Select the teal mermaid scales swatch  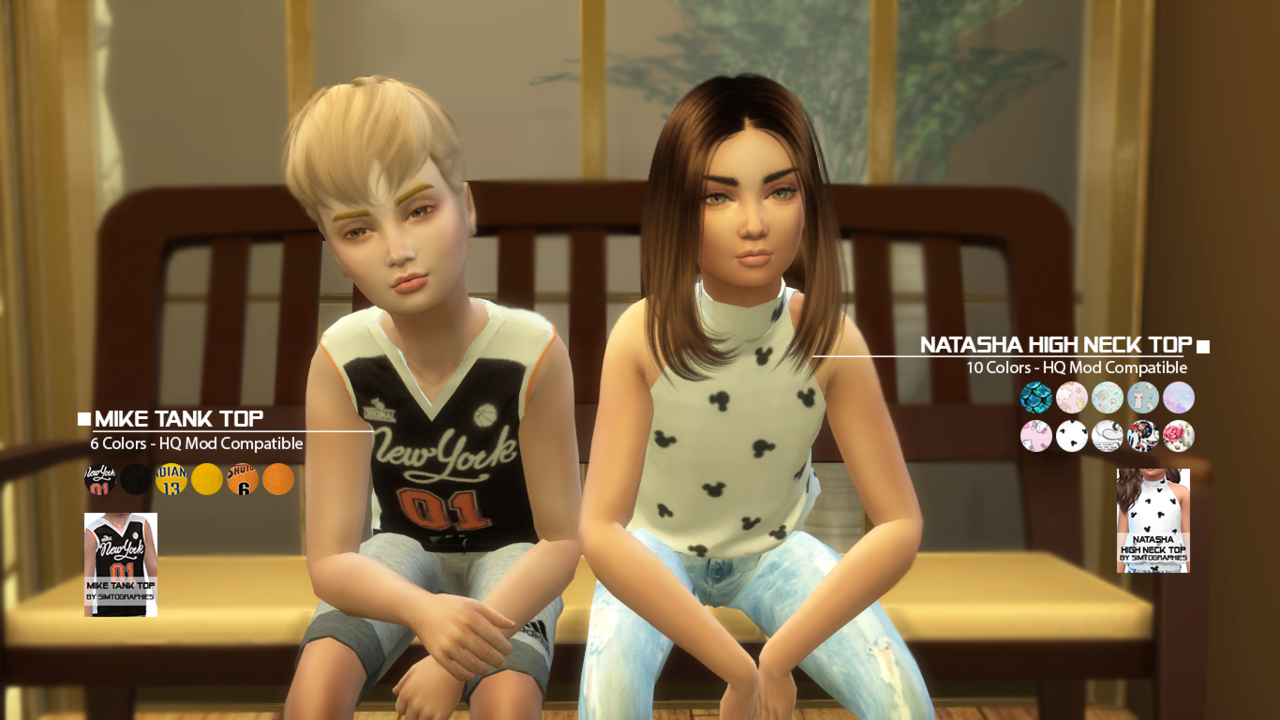(x=1036, y=398)
